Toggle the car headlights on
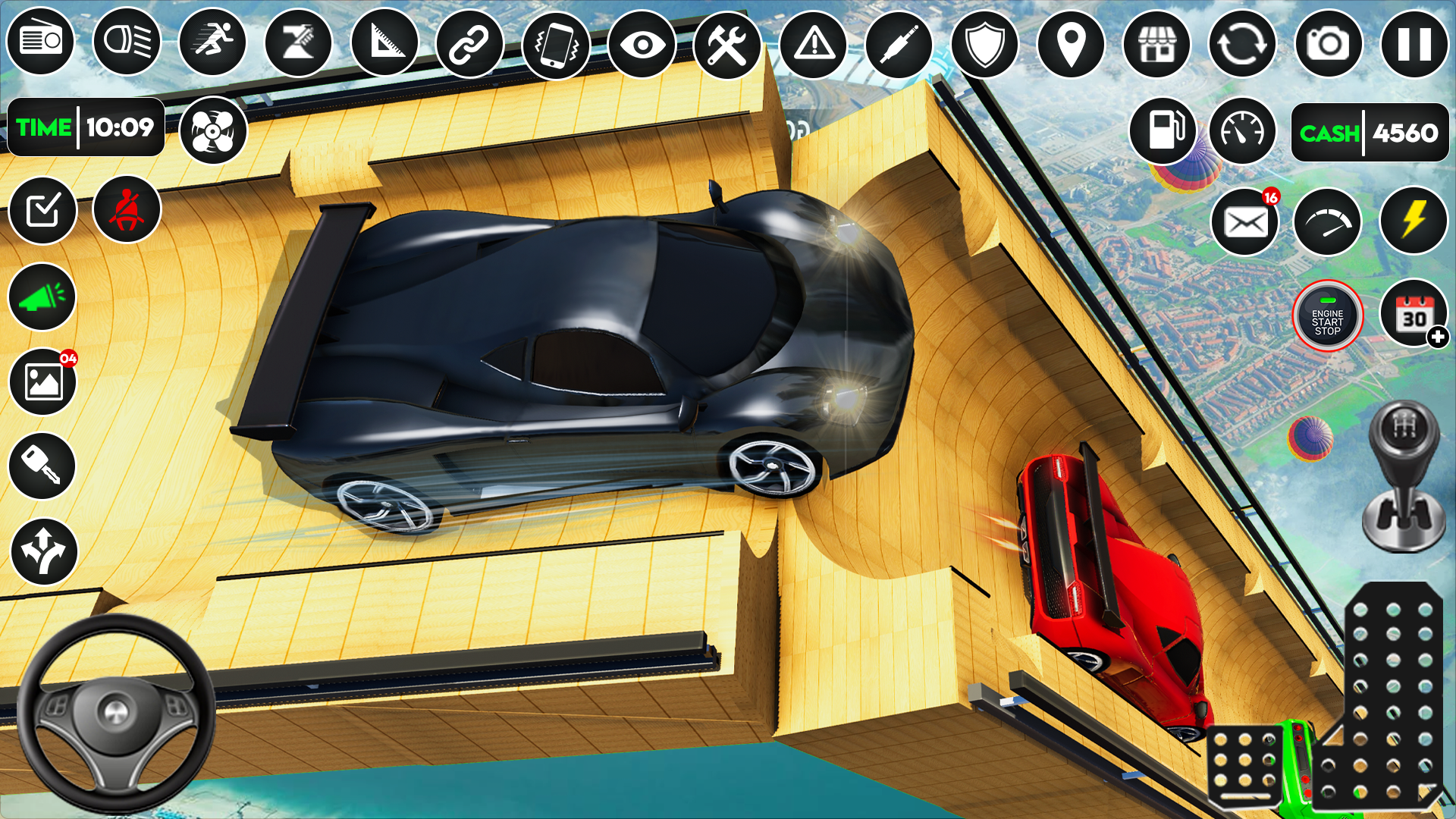1456x819 pixels. point(127,45)
